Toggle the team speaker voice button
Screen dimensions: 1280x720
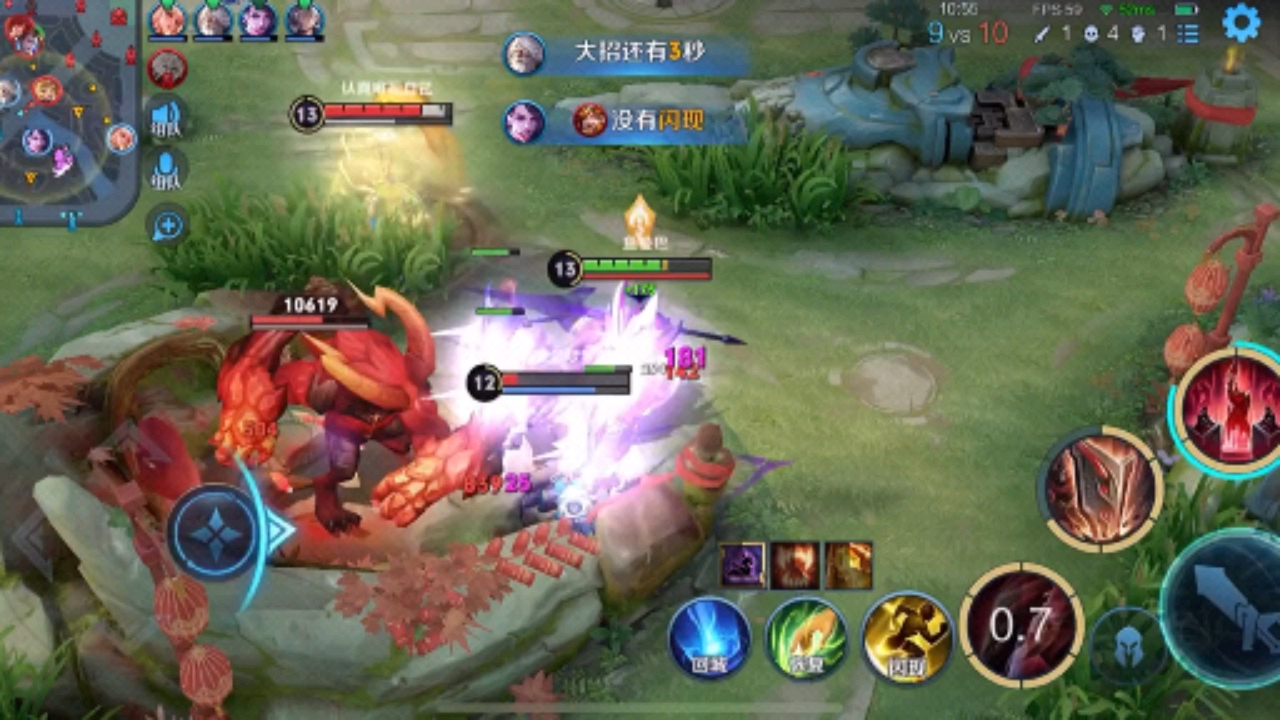[x=166, y=117]
